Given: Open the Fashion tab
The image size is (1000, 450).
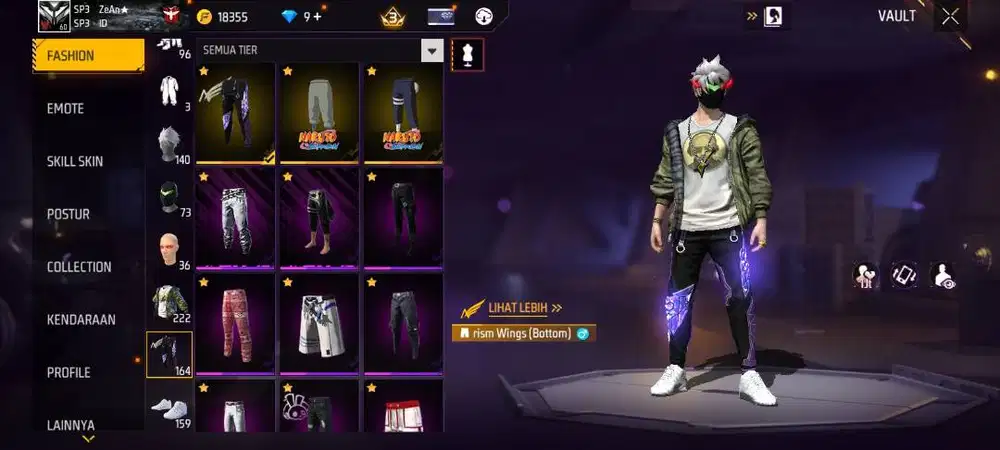Looking at the screenshot, I should (88, 56).
